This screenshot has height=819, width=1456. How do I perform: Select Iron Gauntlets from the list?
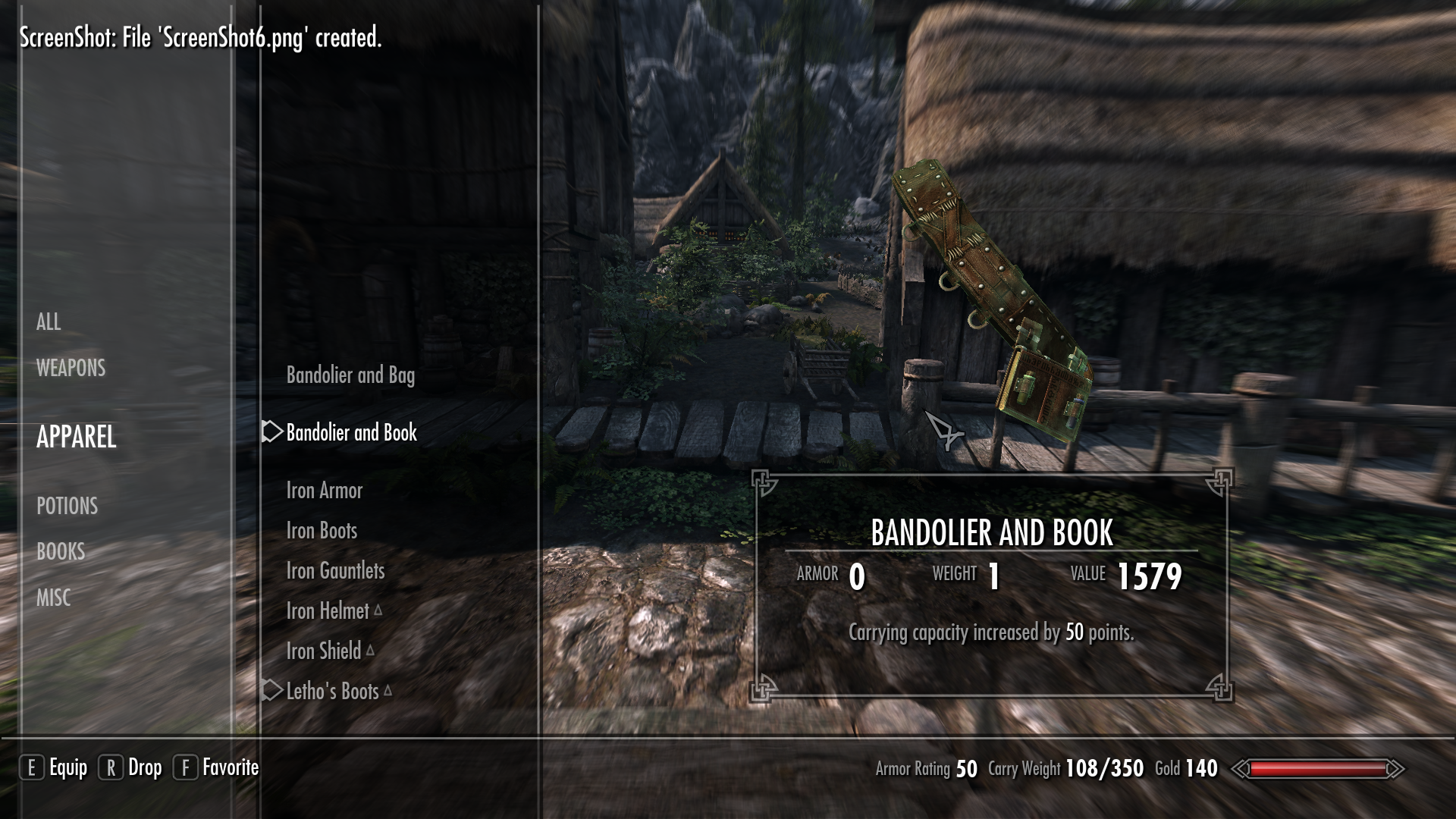point(337,570)
